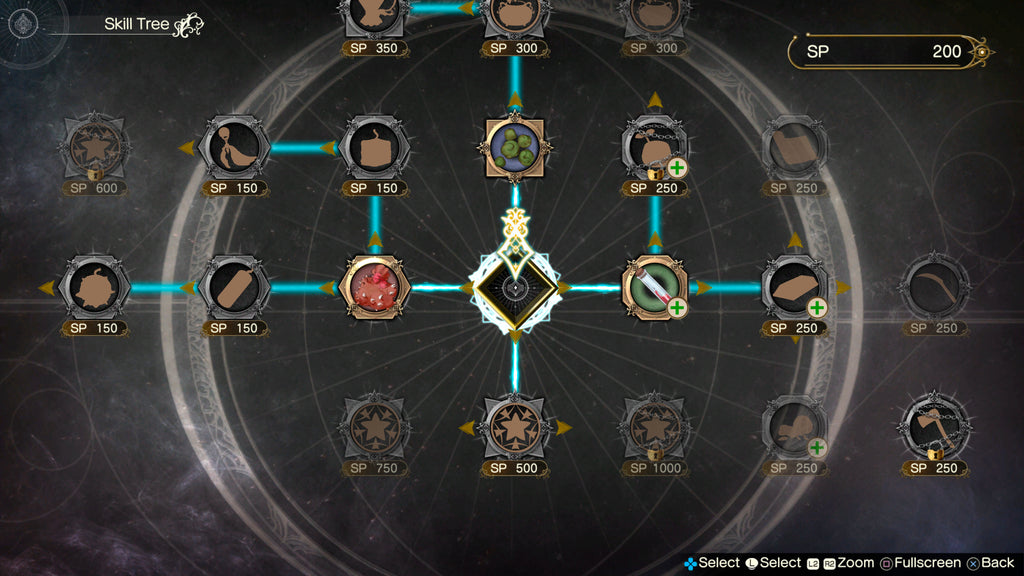Choose the red crystal cluster skill node

click(375, 288)
